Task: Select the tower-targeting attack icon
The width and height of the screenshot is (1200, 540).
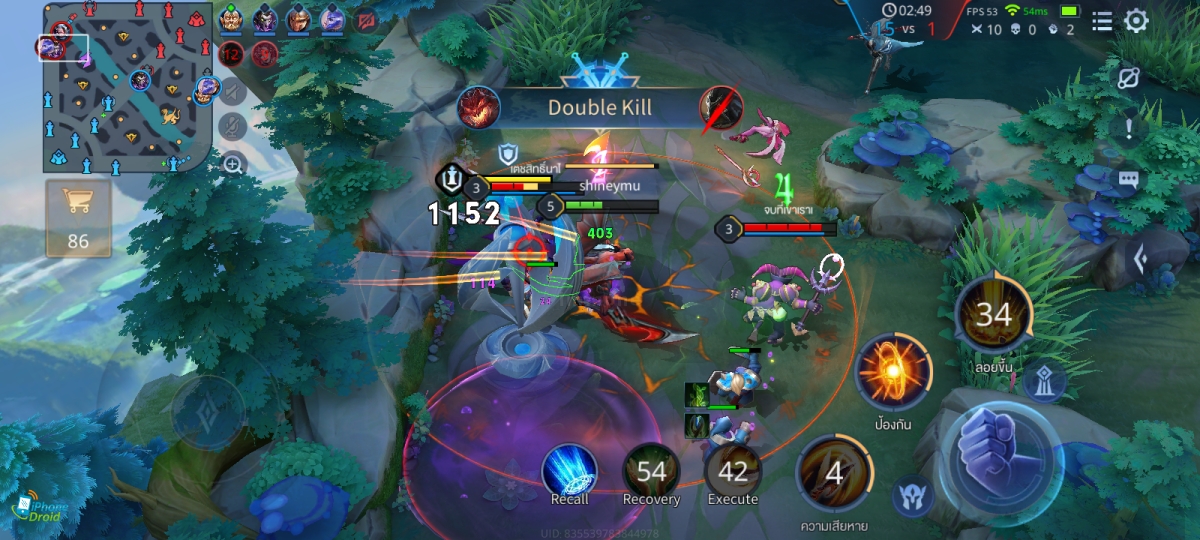Action: [x=1044, y=380]
